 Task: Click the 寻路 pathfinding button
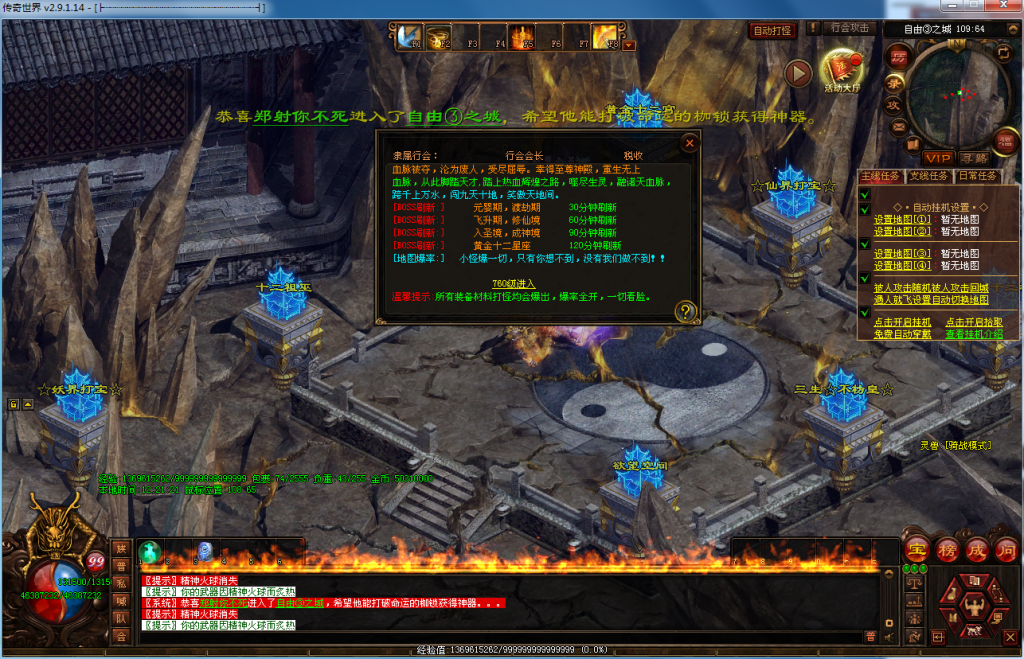pos(973,158)
